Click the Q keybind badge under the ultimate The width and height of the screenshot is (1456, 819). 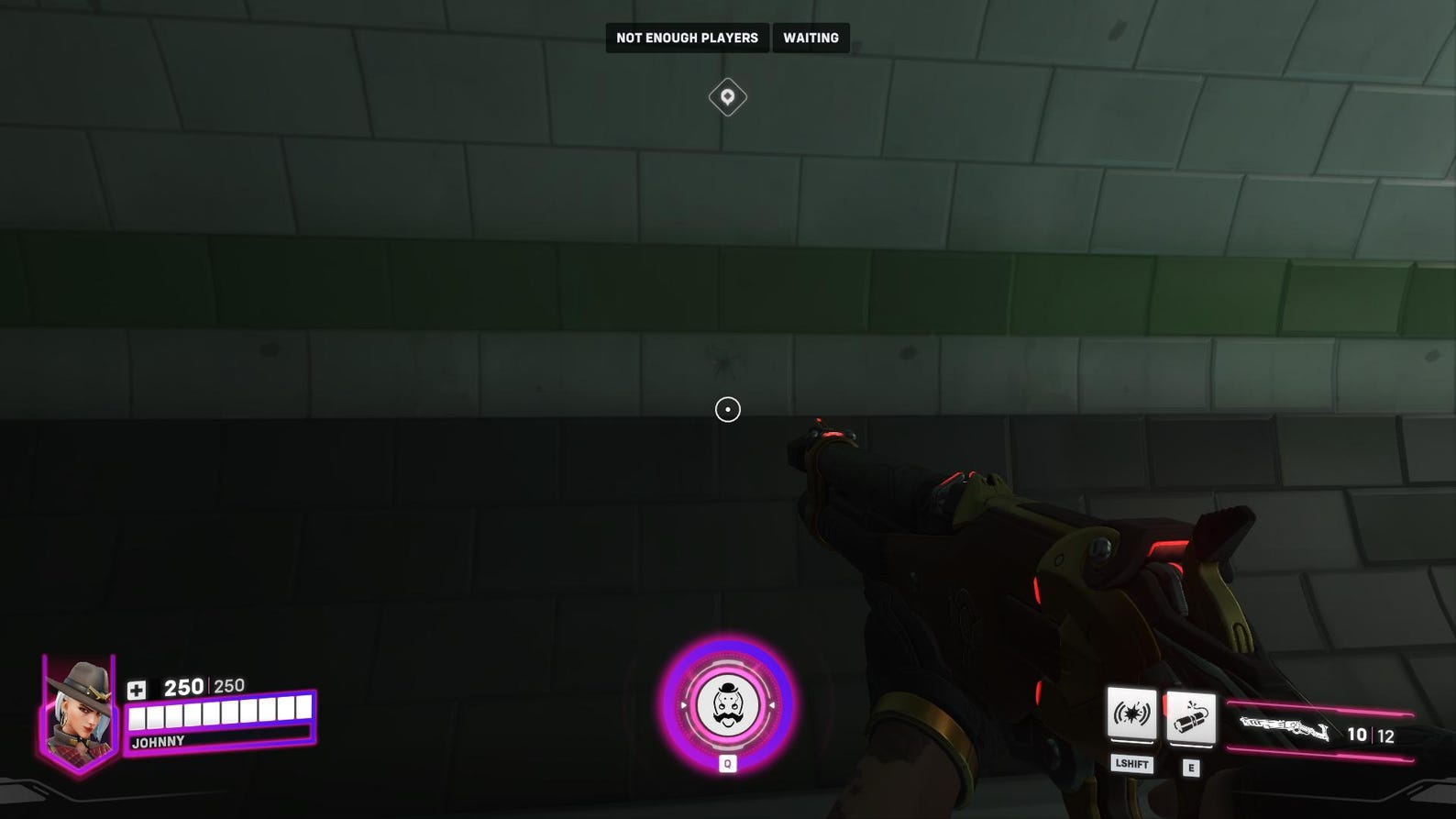coord(727,763)
